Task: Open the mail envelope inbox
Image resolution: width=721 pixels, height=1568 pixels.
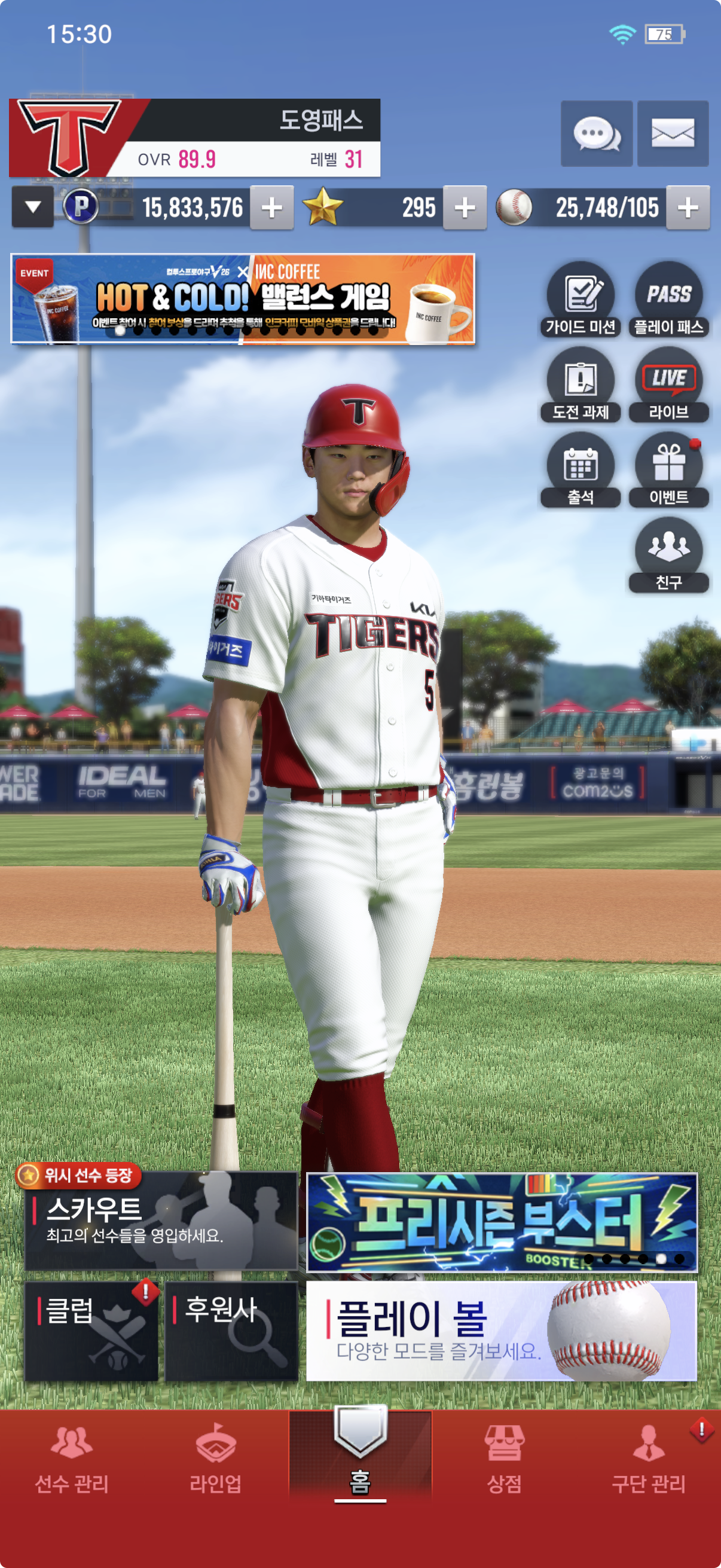Action: pos(673,133)
